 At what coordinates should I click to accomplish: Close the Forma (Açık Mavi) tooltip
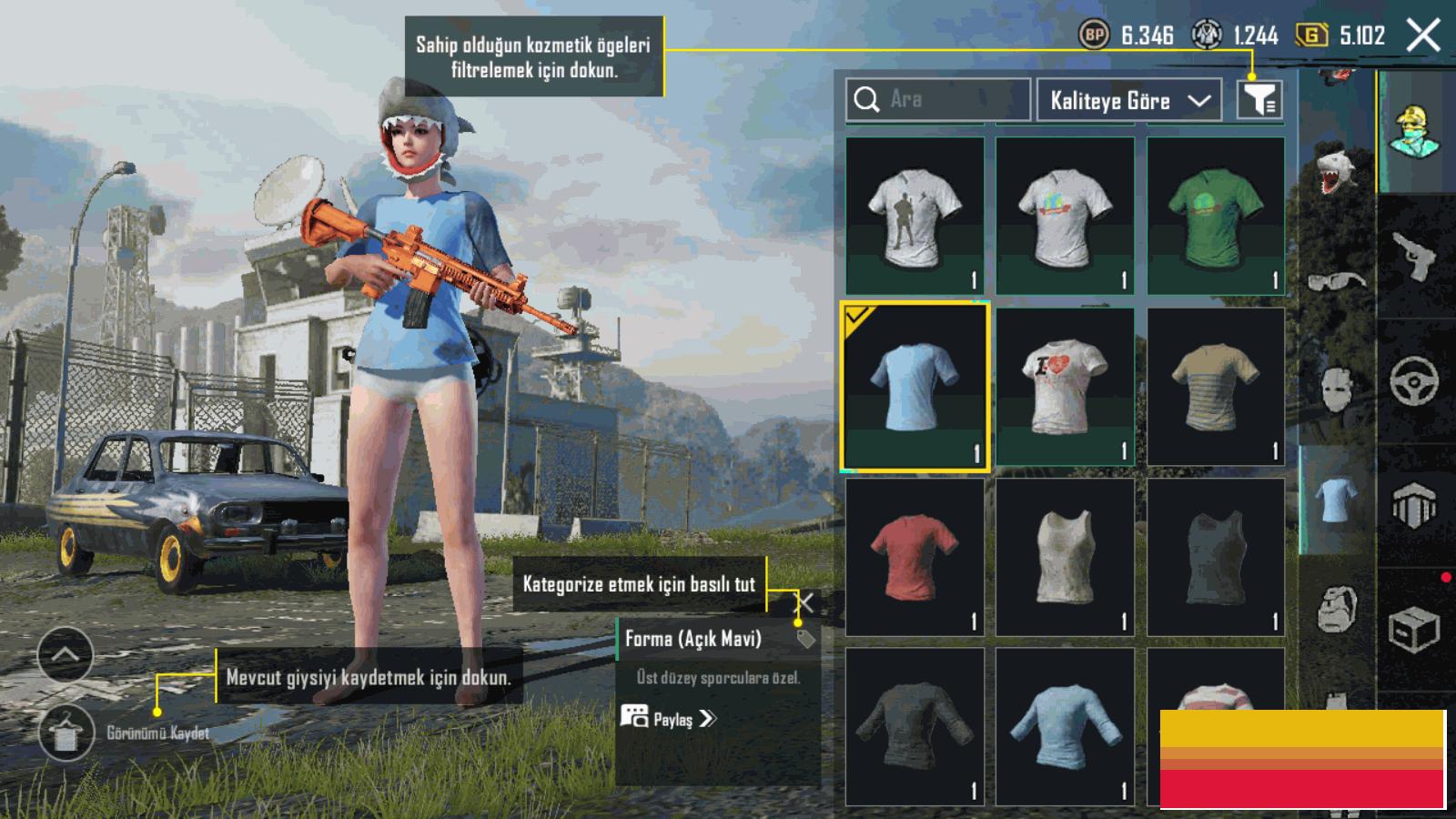click(805, 603)
